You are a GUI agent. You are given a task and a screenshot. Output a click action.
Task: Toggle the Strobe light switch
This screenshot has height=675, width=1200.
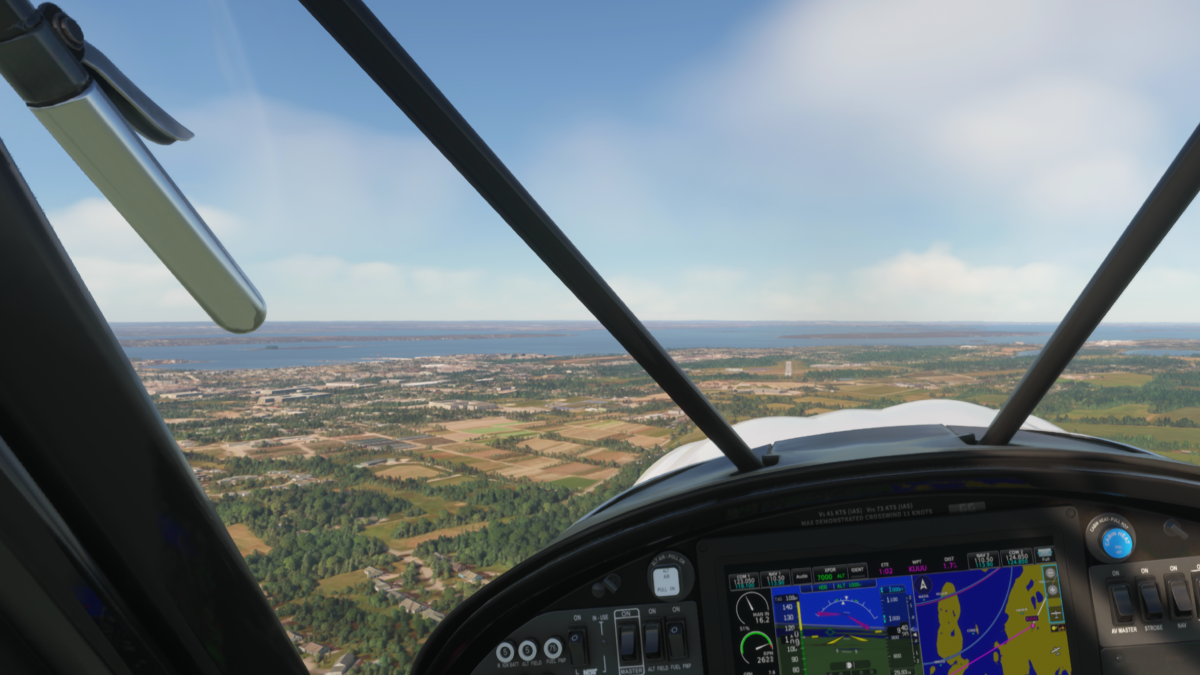[x=1151, y=598]
